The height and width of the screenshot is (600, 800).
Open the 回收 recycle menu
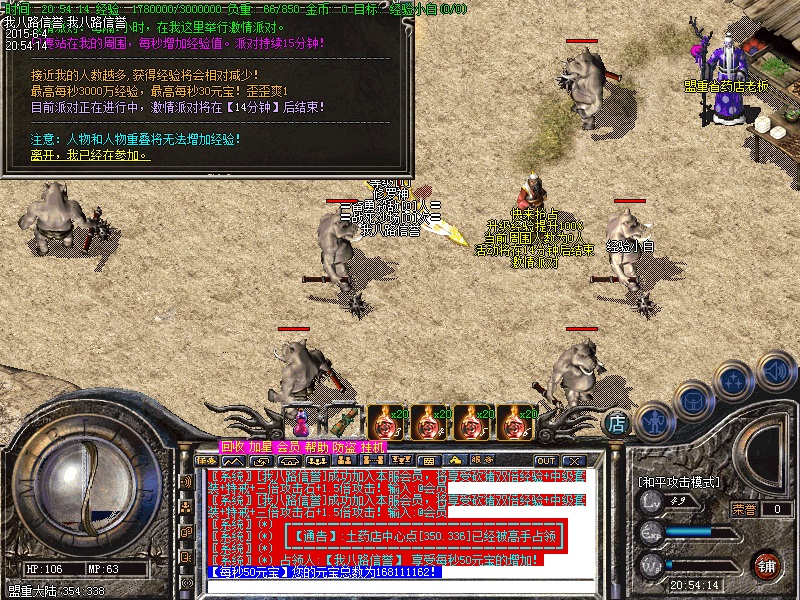pyautogui.click(x=233, y=446)
